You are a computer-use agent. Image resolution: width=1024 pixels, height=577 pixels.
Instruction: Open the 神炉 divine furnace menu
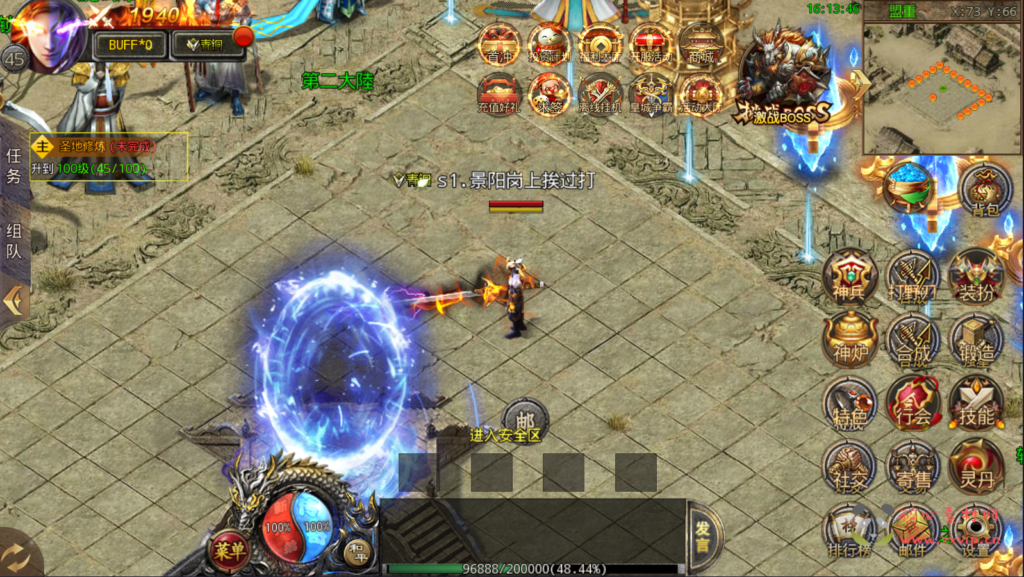coord(850,340)
